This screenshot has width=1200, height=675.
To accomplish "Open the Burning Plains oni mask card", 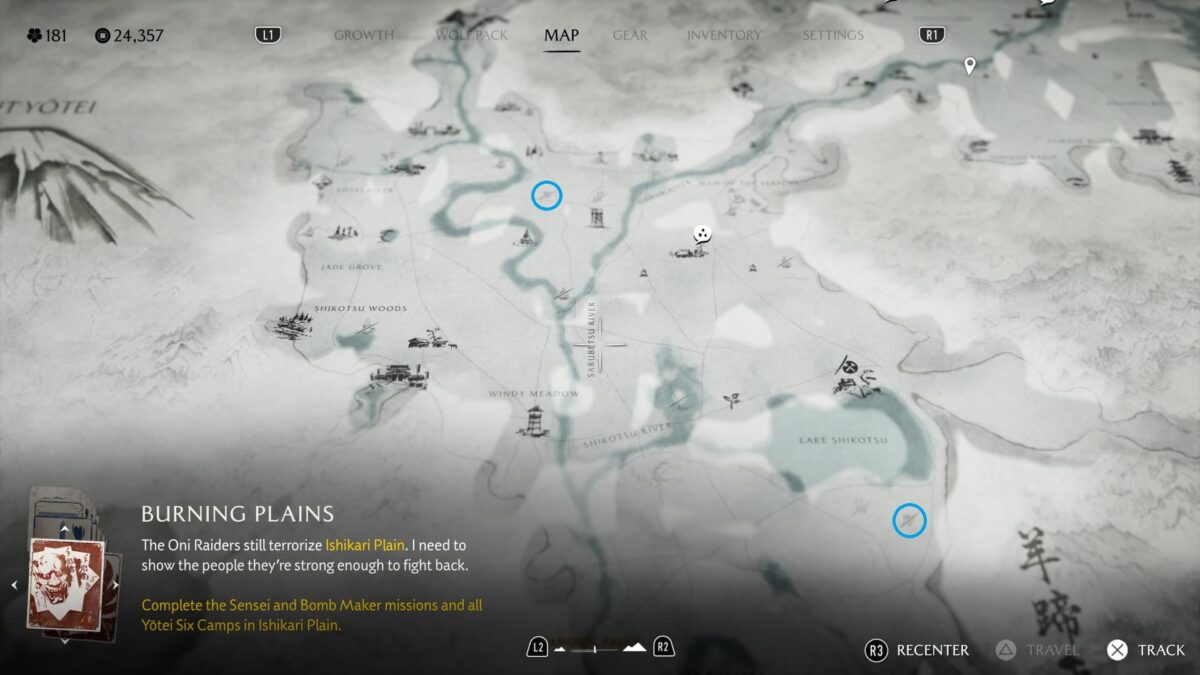I will [x=65, y=584].
